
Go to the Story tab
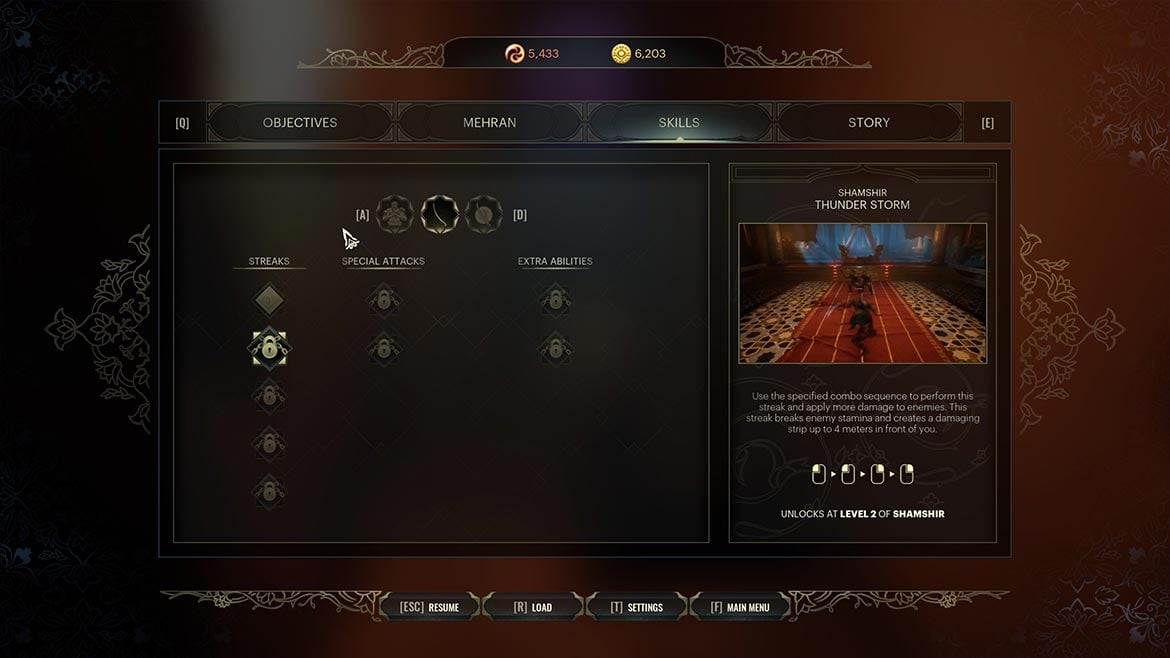868,123
